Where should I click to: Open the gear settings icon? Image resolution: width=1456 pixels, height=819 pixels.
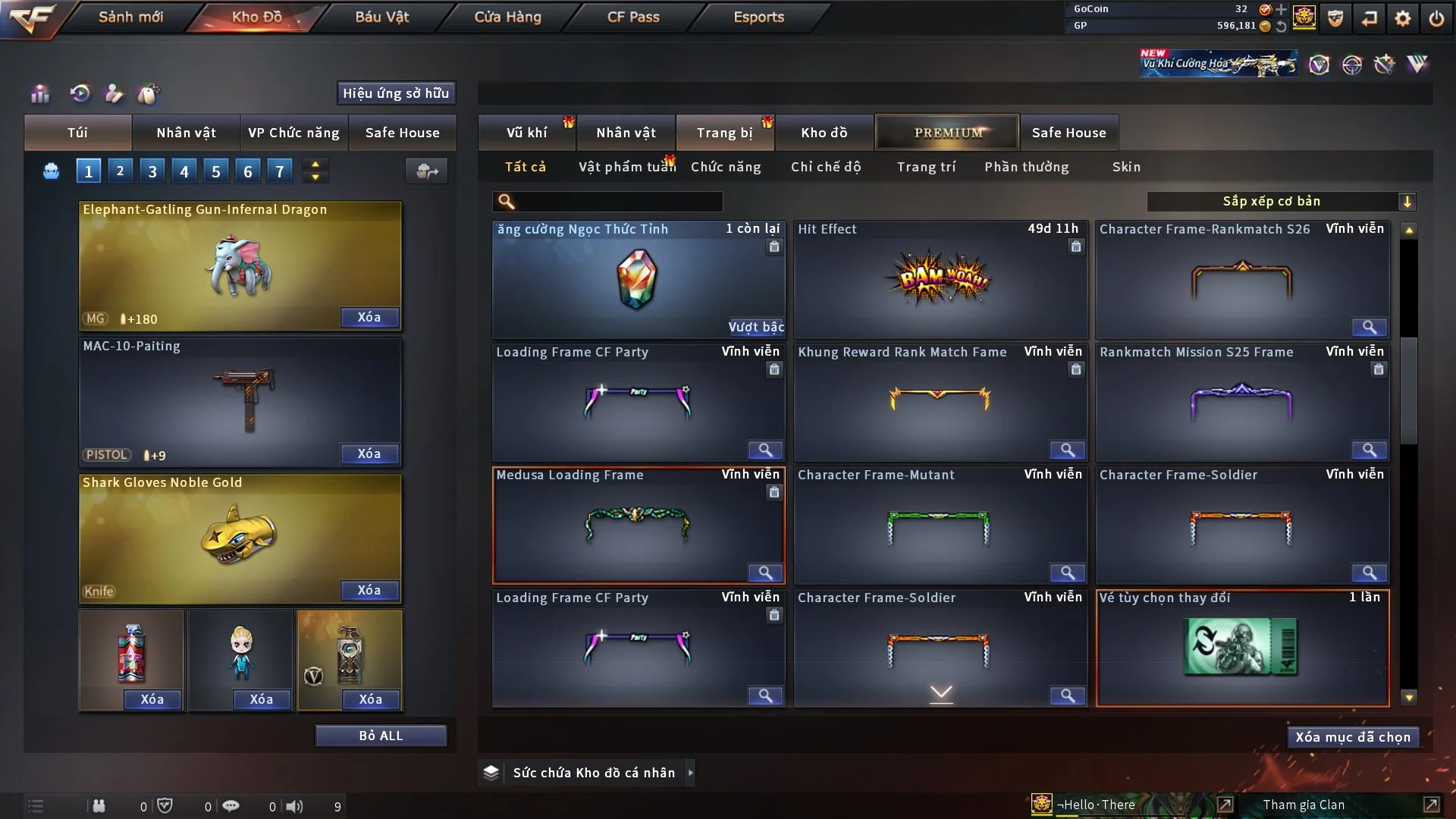pos(1403,18)
